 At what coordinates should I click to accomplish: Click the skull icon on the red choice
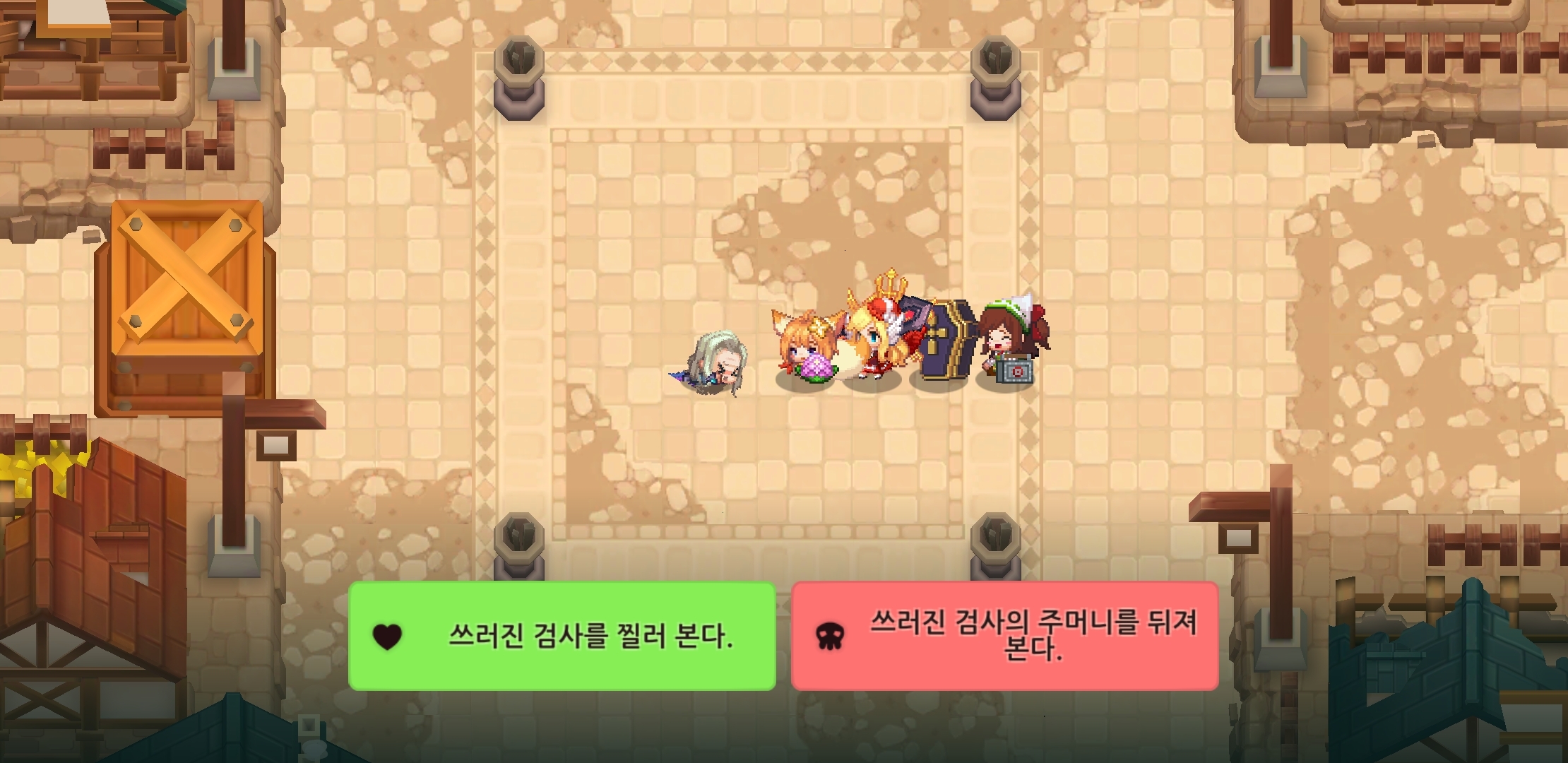[x=830, y=637]
